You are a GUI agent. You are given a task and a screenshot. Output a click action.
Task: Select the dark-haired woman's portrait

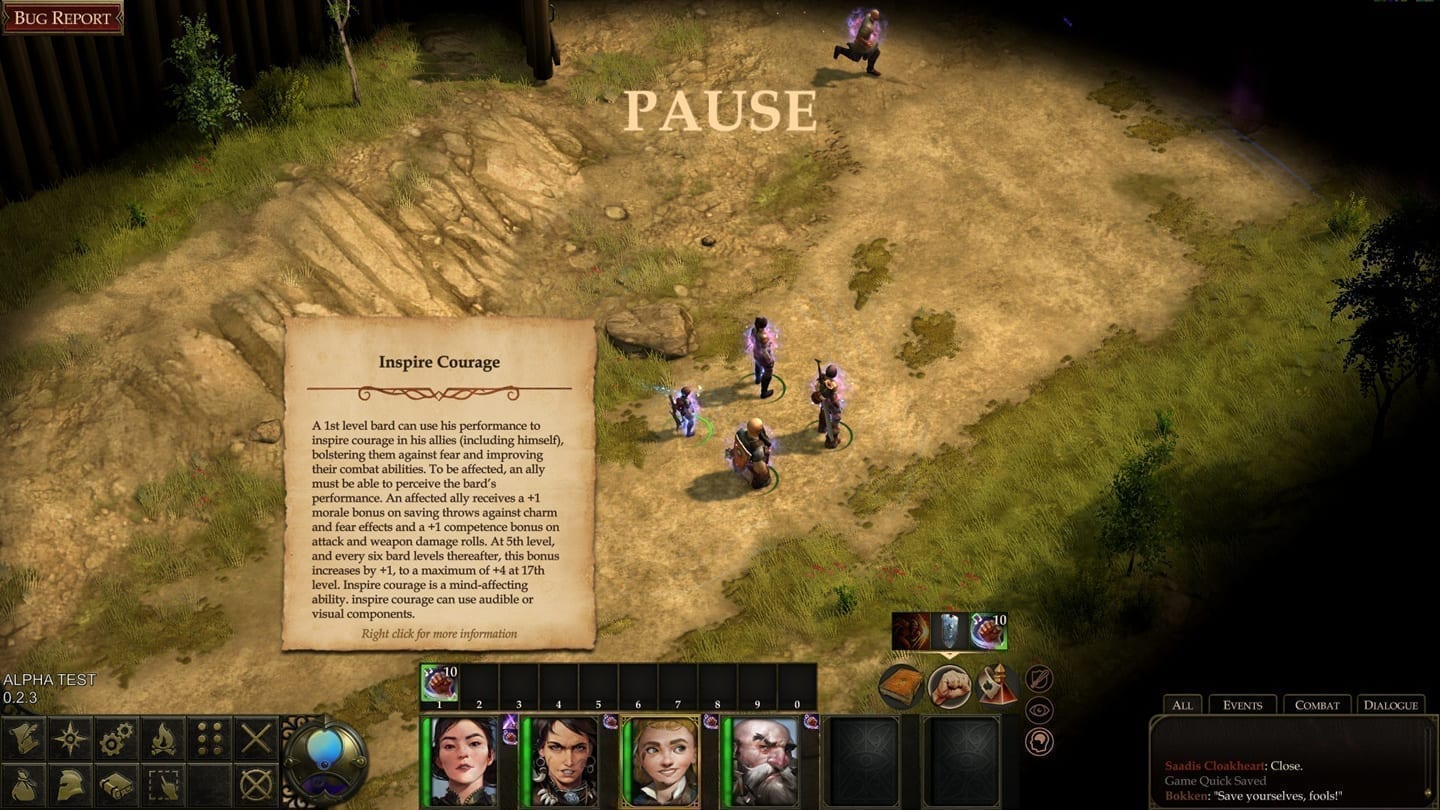point(465,760)
